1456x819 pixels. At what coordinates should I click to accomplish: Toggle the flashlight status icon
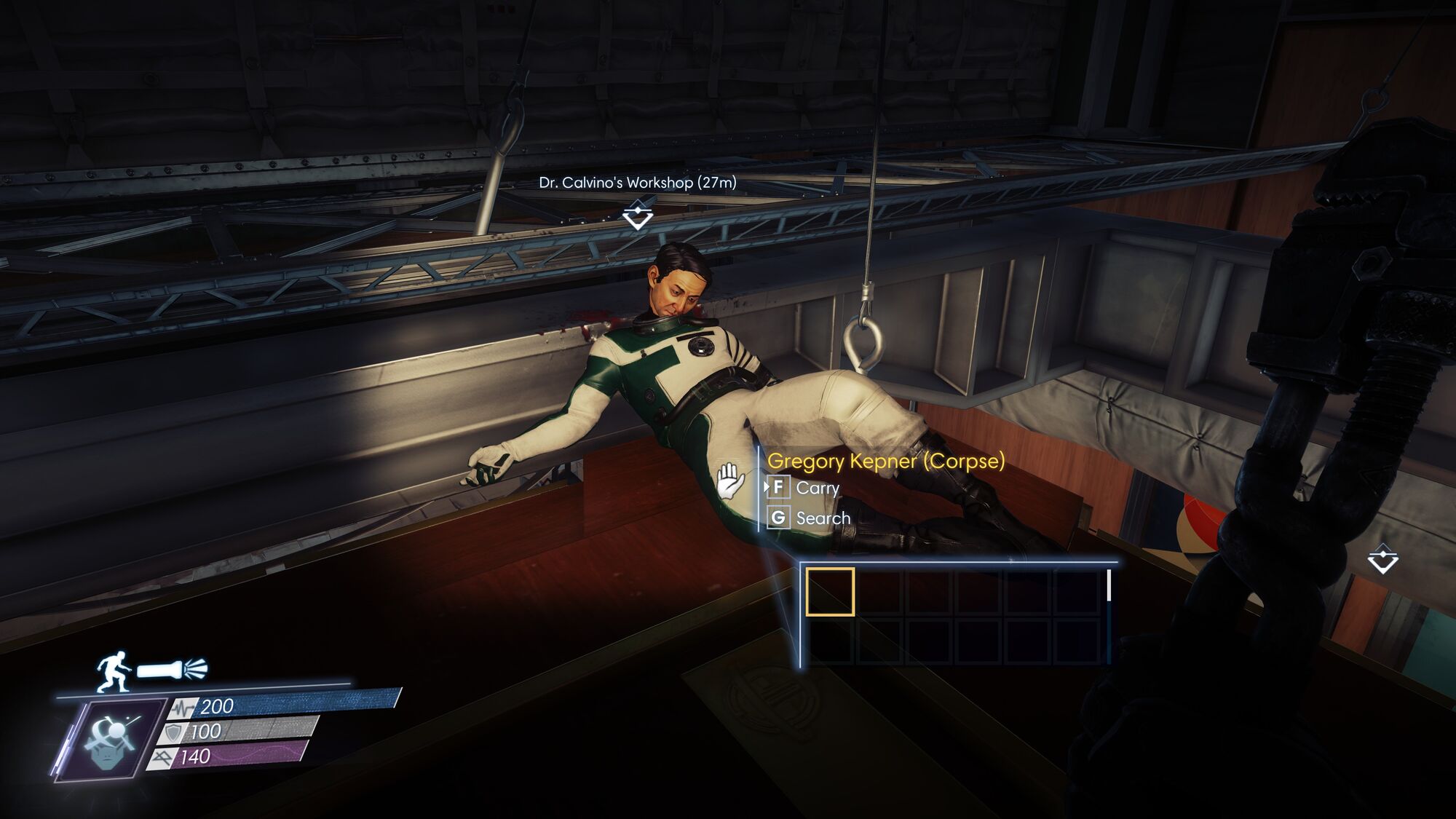pyautogui.click(x=173, y=669)
